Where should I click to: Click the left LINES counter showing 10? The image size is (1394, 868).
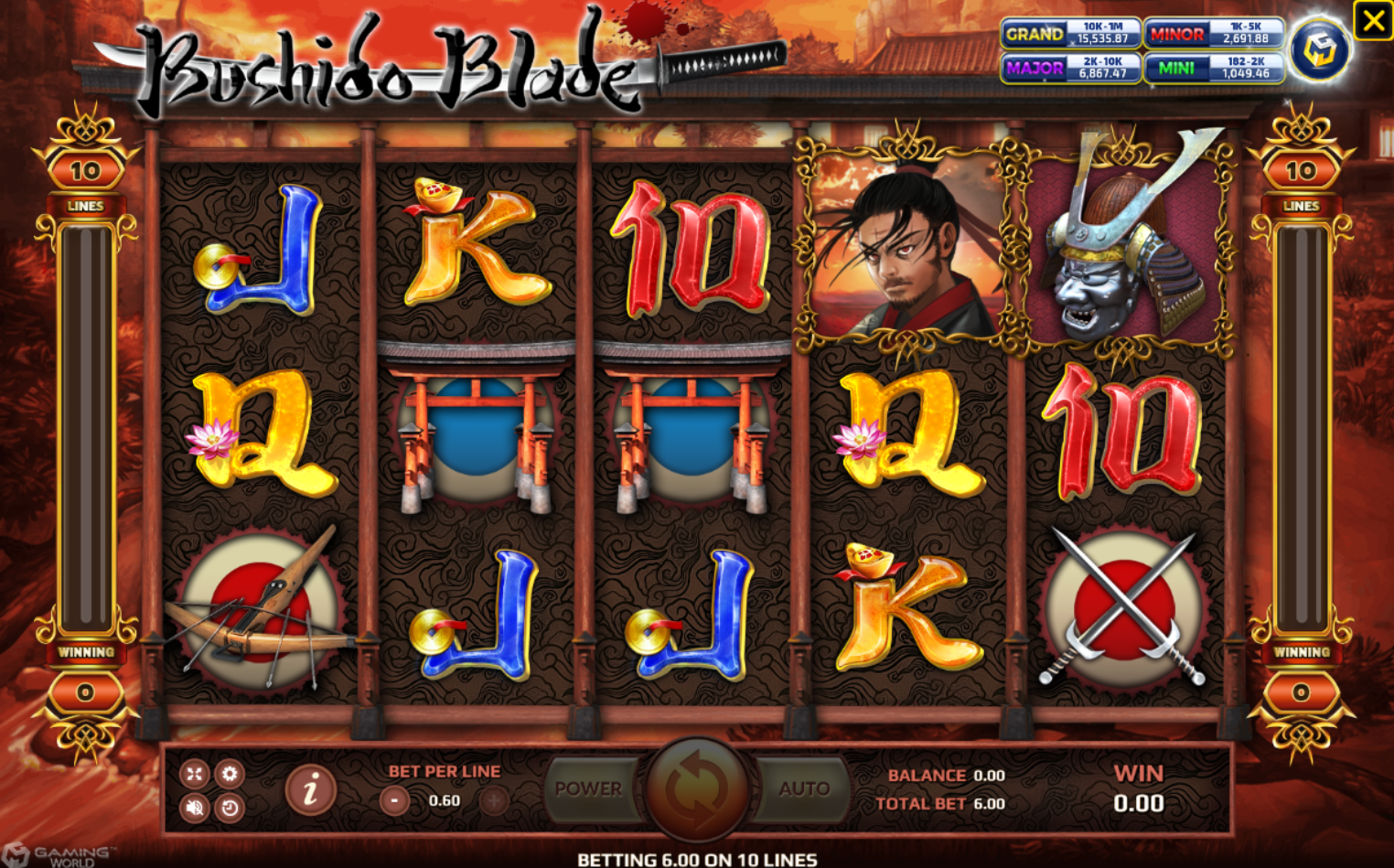[x=86, y=170]
